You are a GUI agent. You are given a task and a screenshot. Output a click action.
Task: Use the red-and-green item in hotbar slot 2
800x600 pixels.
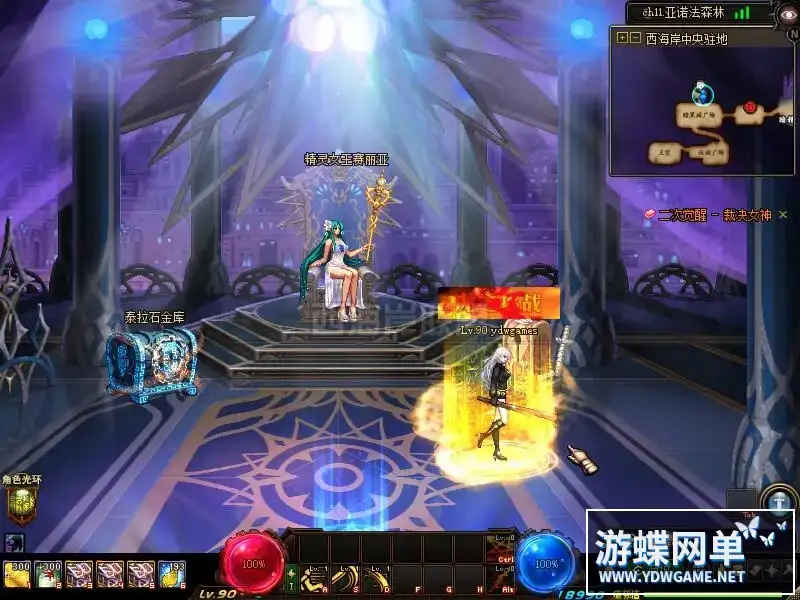[x=47, y=573]
